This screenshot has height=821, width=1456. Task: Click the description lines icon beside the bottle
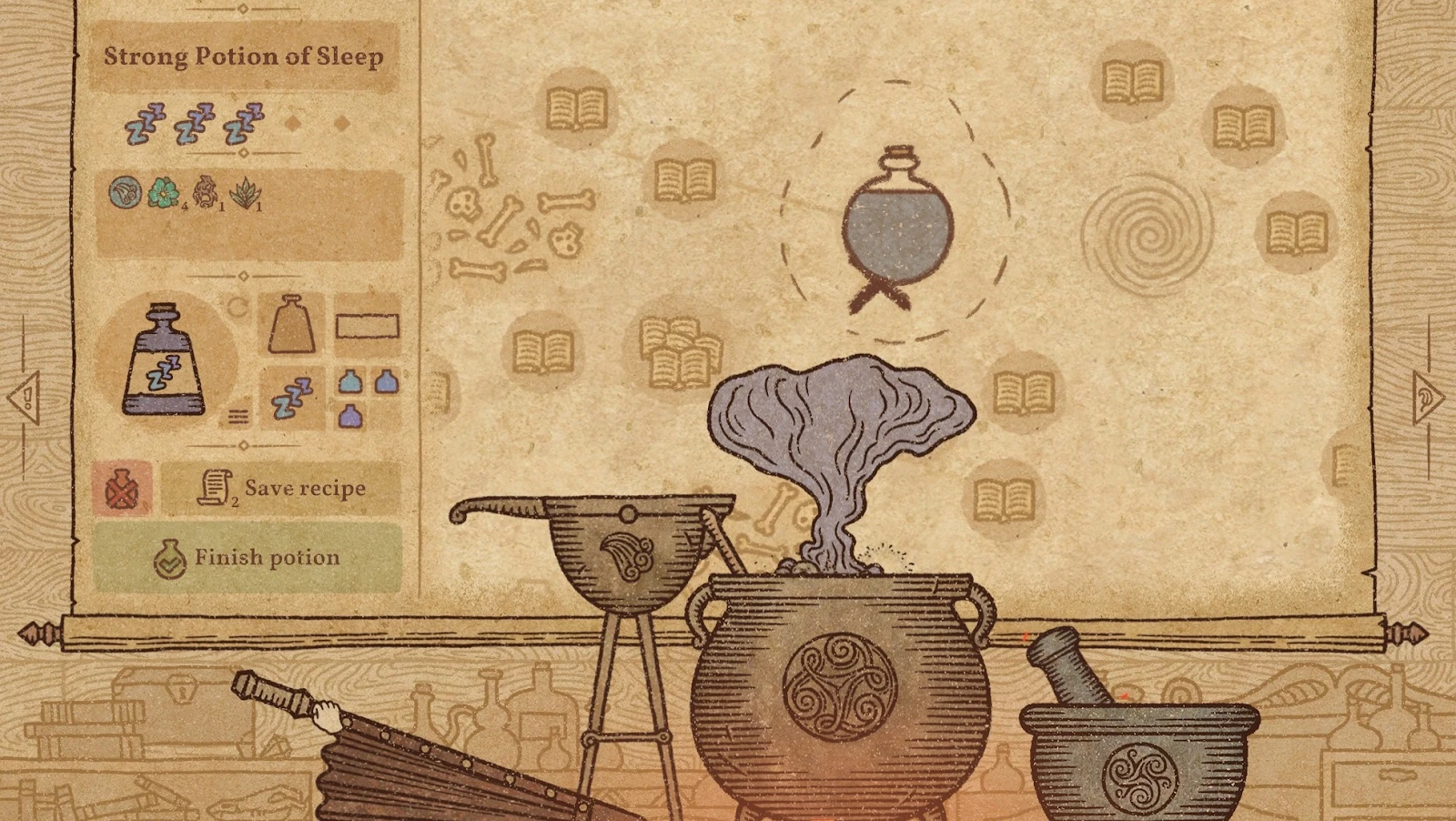pos(238,416)
